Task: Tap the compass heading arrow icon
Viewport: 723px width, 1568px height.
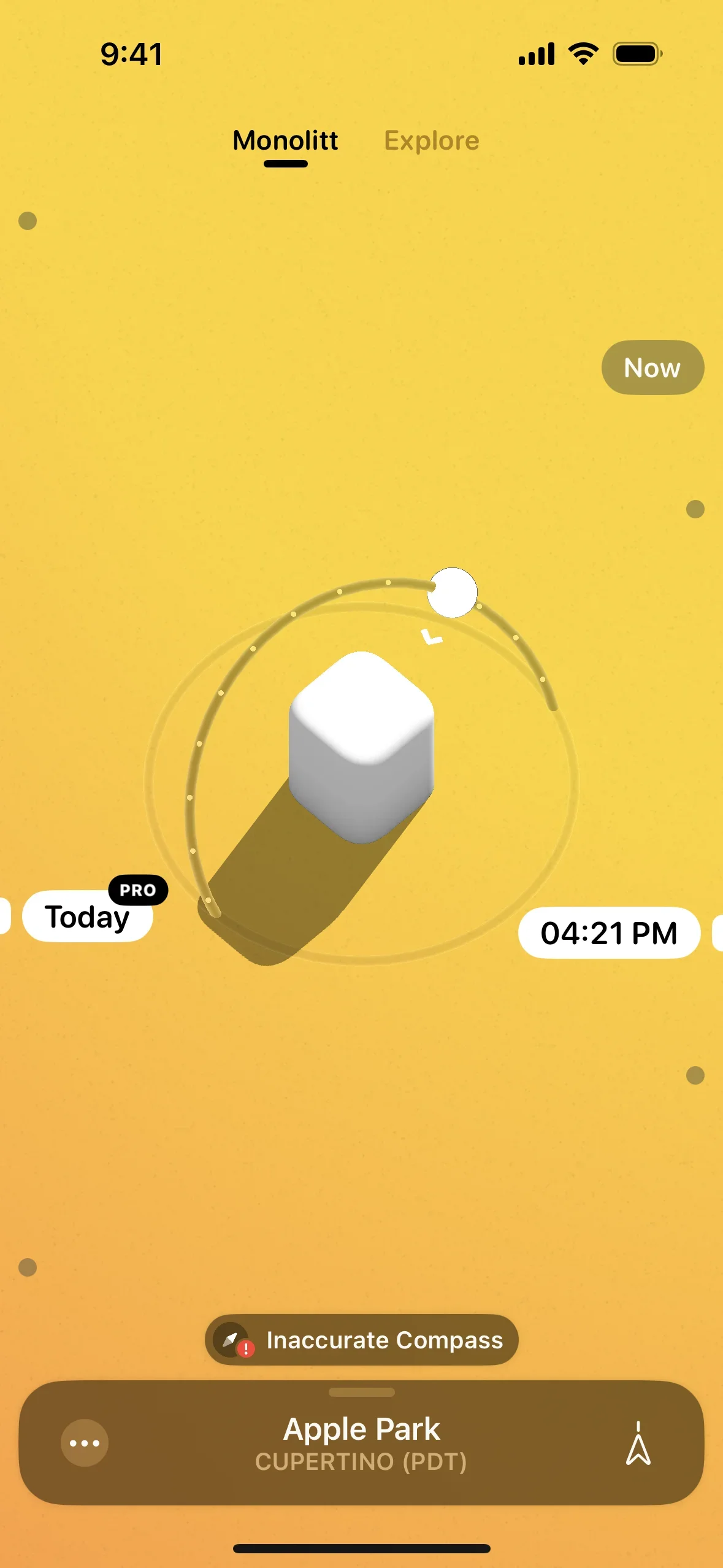Action: 638,1443
